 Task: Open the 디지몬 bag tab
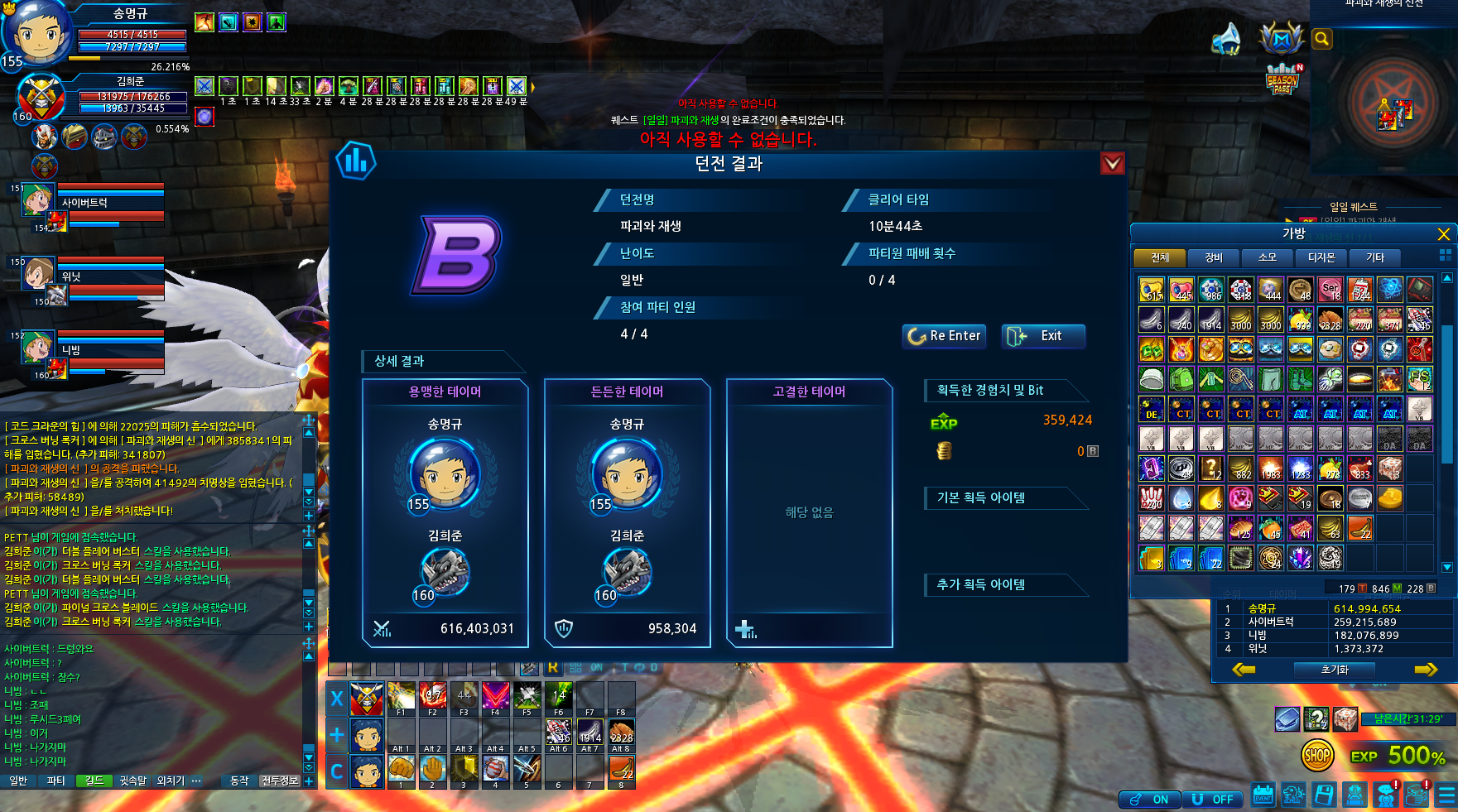1321,257
